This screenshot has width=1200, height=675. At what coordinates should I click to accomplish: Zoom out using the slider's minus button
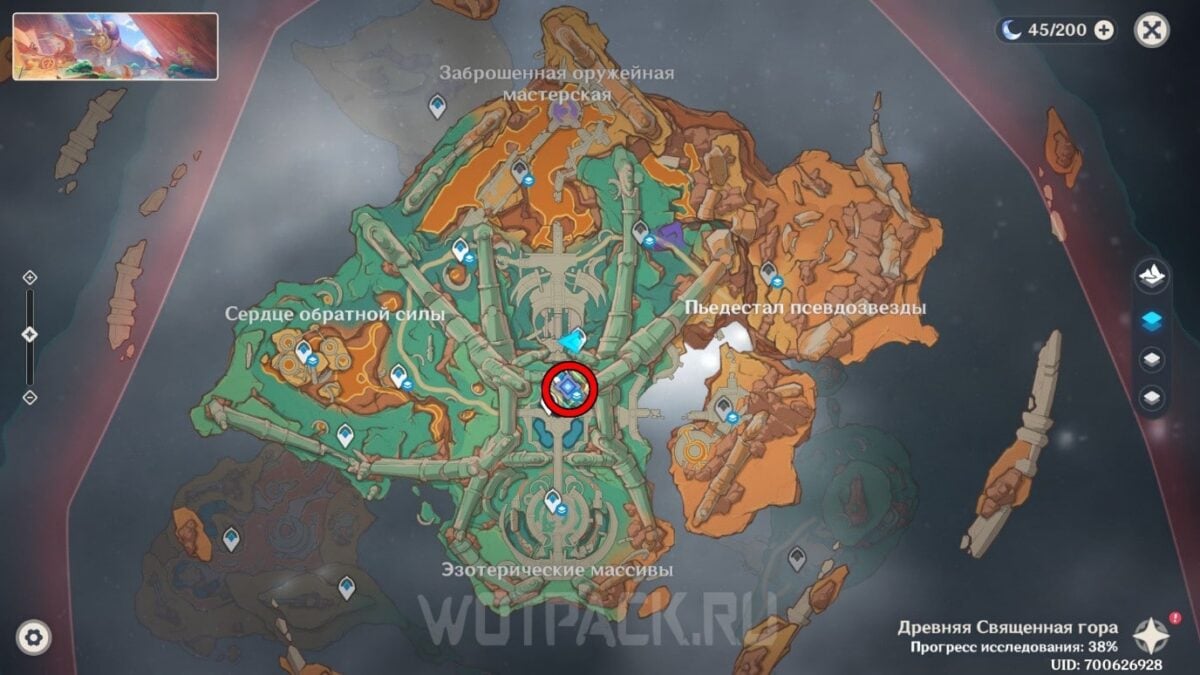pyautogui.click(x=30, y=397)
